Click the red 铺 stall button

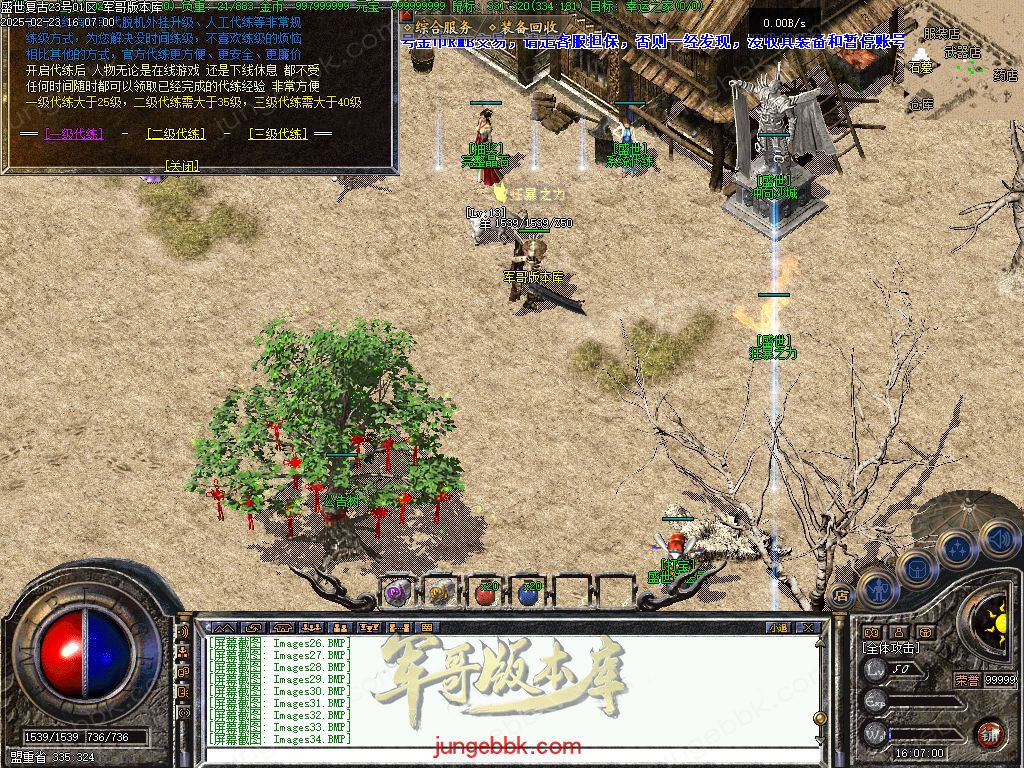click(x=990, y=734)
